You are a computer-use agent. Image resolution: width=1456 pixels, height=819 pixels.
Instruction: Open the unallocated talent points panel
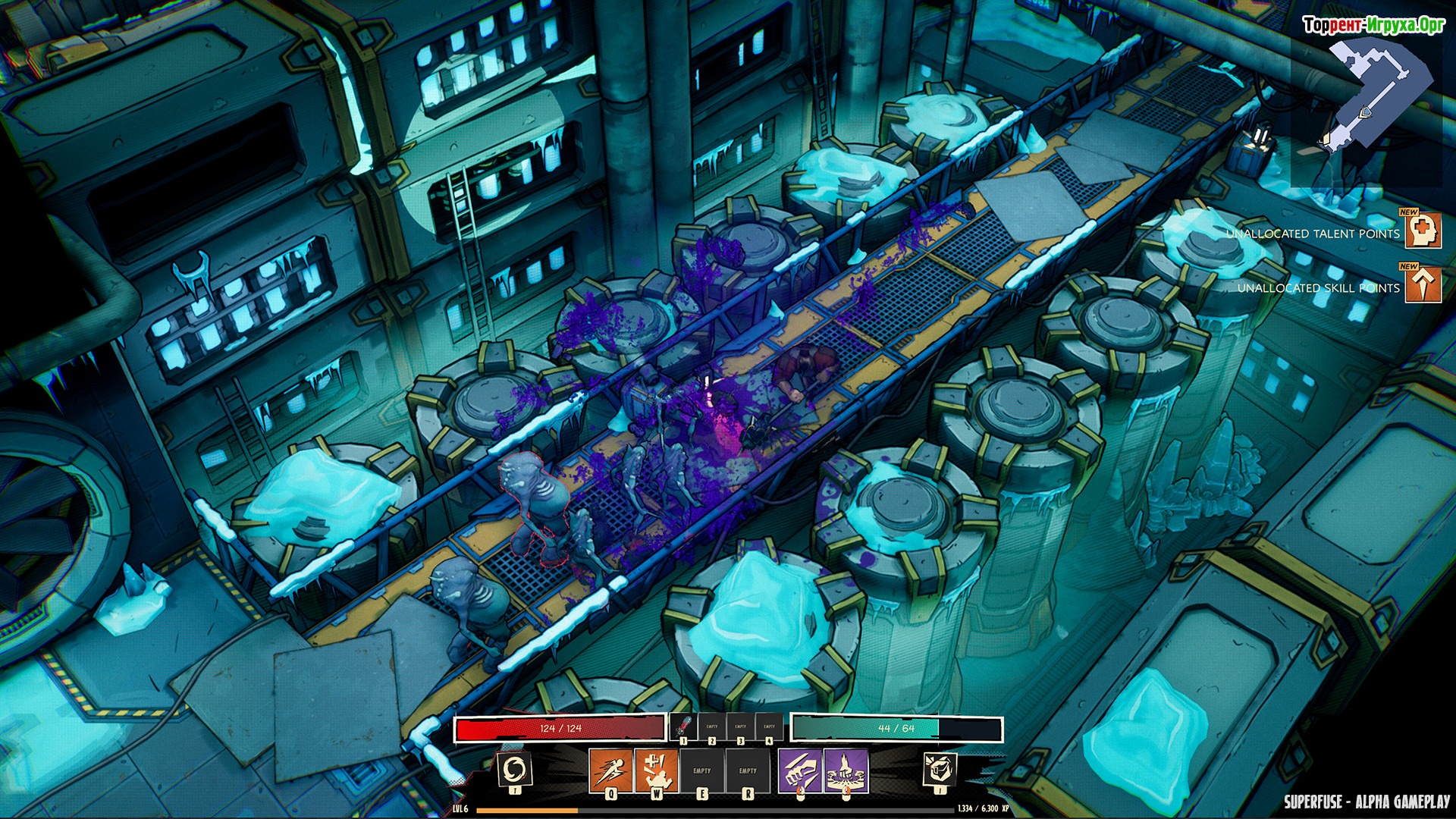point(1423,231)
